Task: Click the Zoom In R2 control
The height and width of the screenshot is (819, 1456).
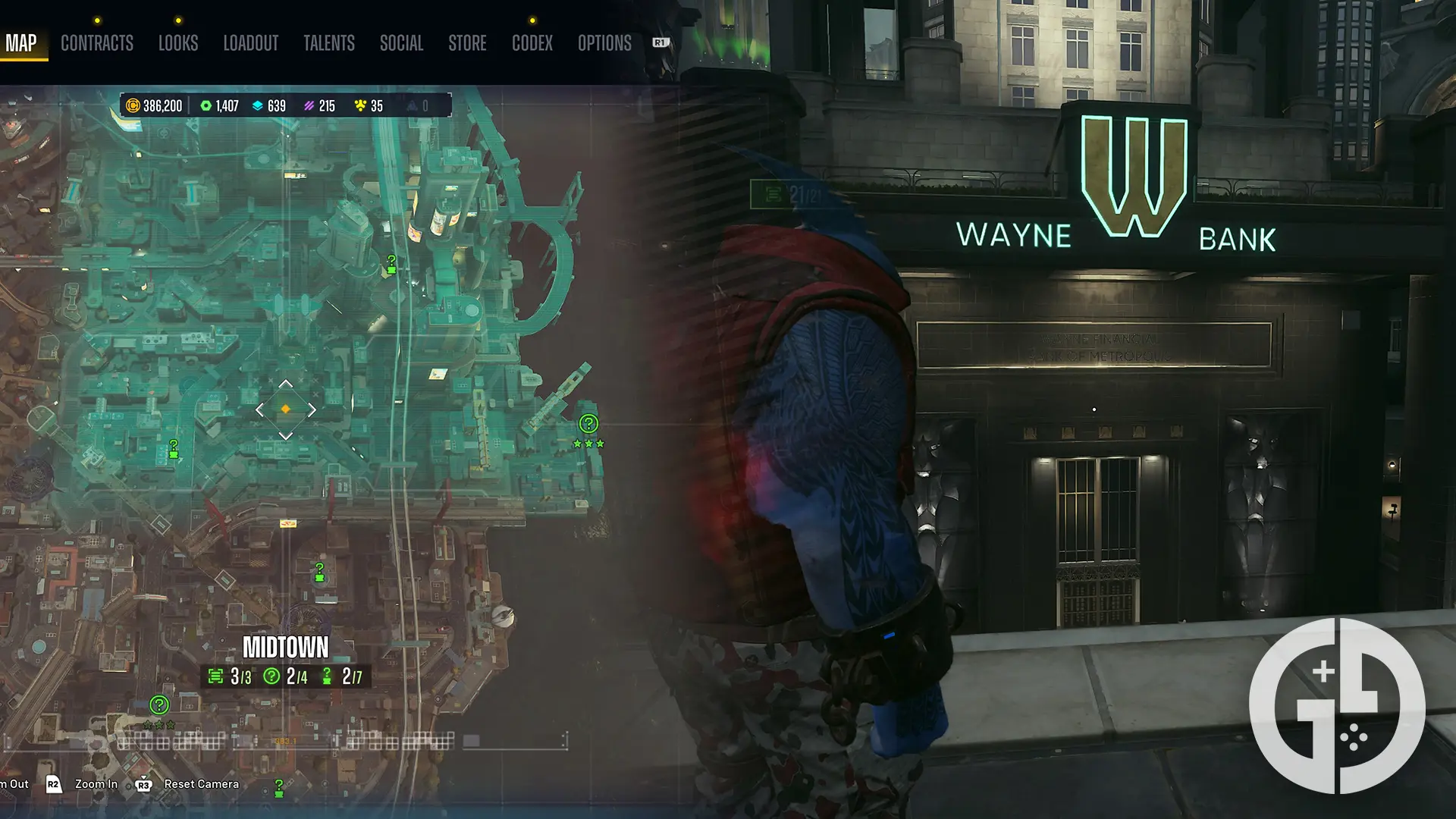Action: tap(94, 784)
